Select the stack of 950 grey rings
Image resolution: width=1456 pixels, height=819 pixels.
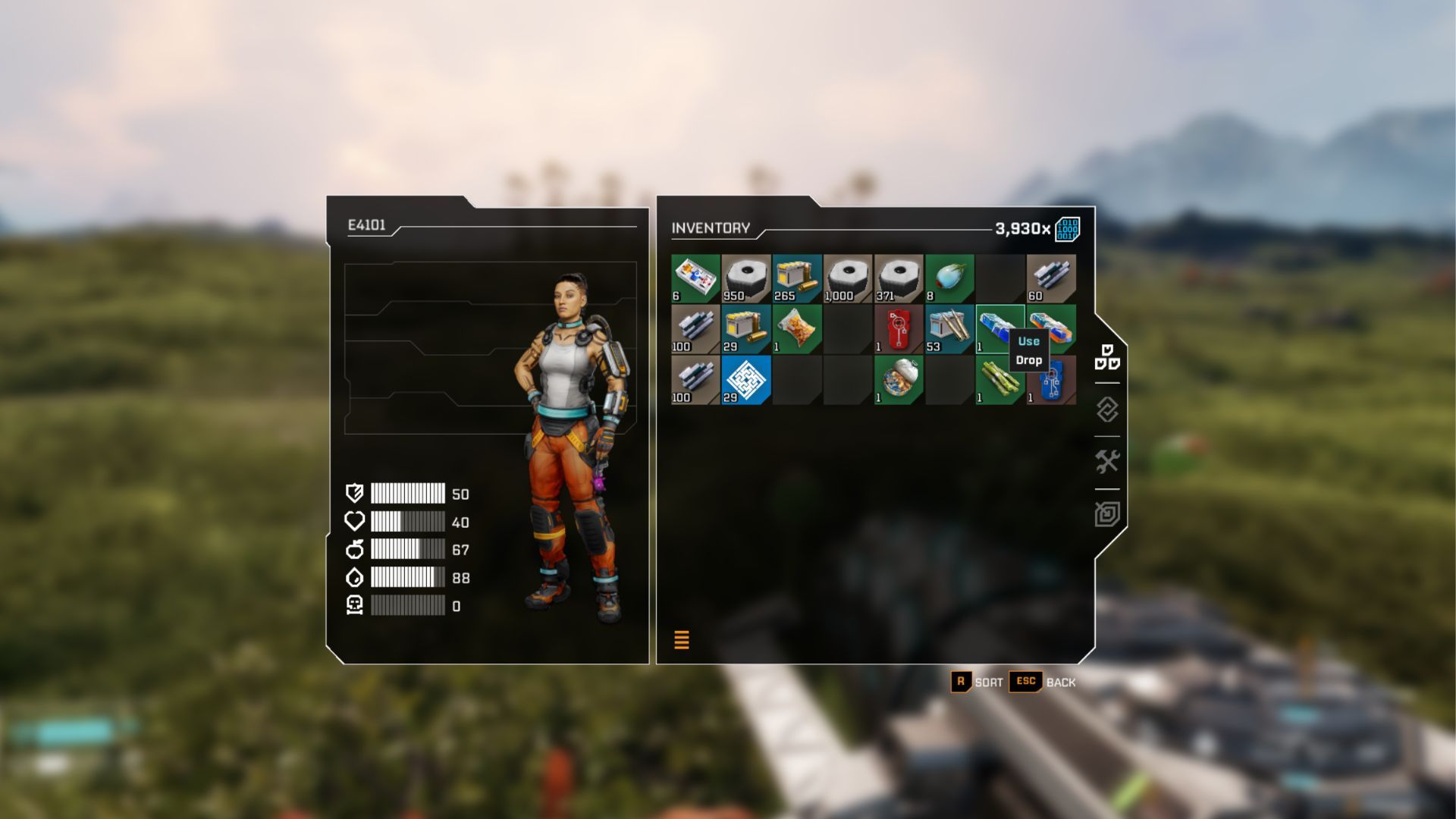point(746,278)
